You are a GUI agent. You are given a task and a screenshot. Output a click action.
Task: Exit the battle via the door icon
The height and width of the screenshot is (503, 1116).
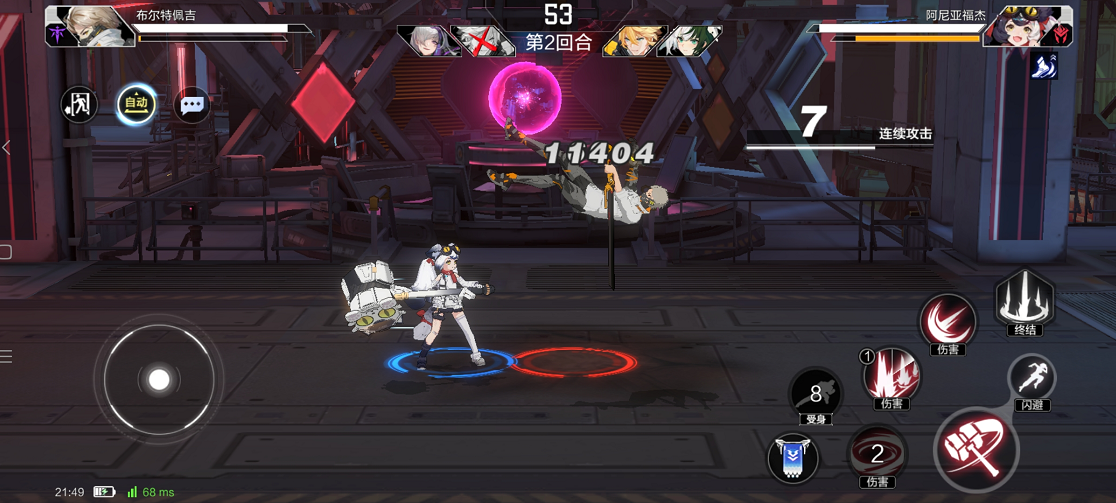(79, 104)
